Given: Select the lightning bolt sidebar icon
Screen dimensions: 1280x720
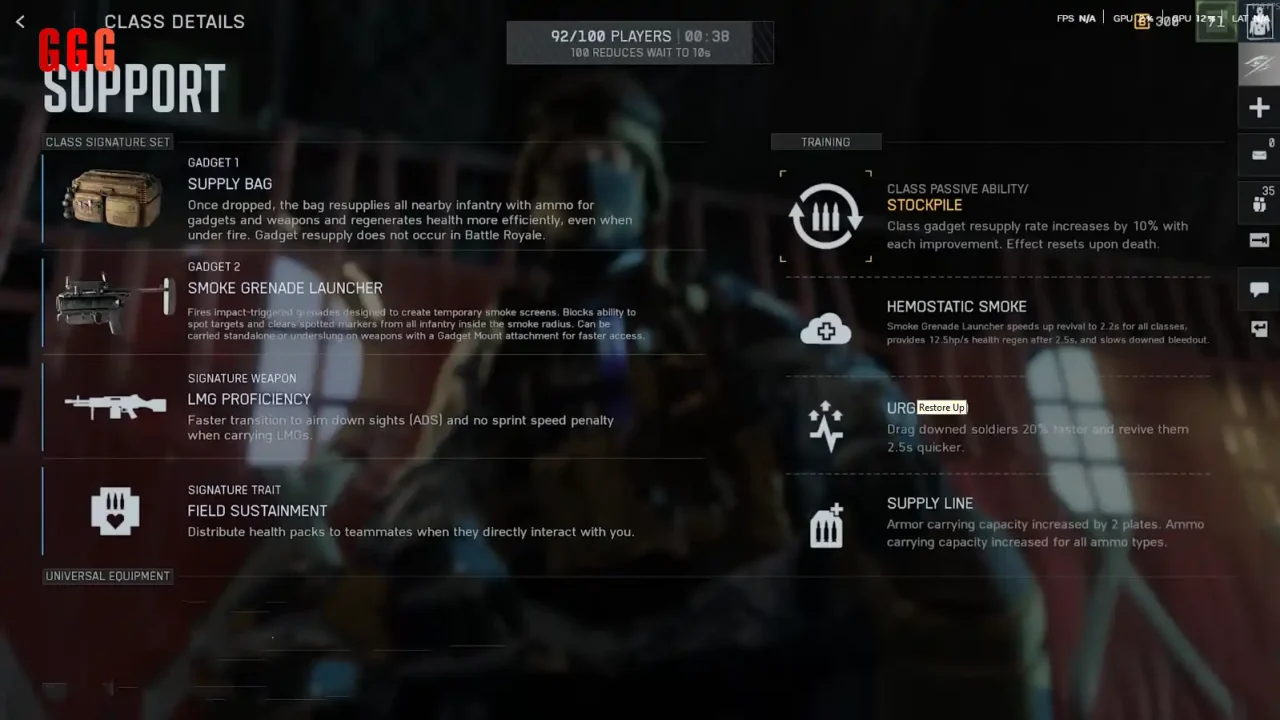Looking at the screenshot, I should pyautogui.click(x=1258, y=63).
